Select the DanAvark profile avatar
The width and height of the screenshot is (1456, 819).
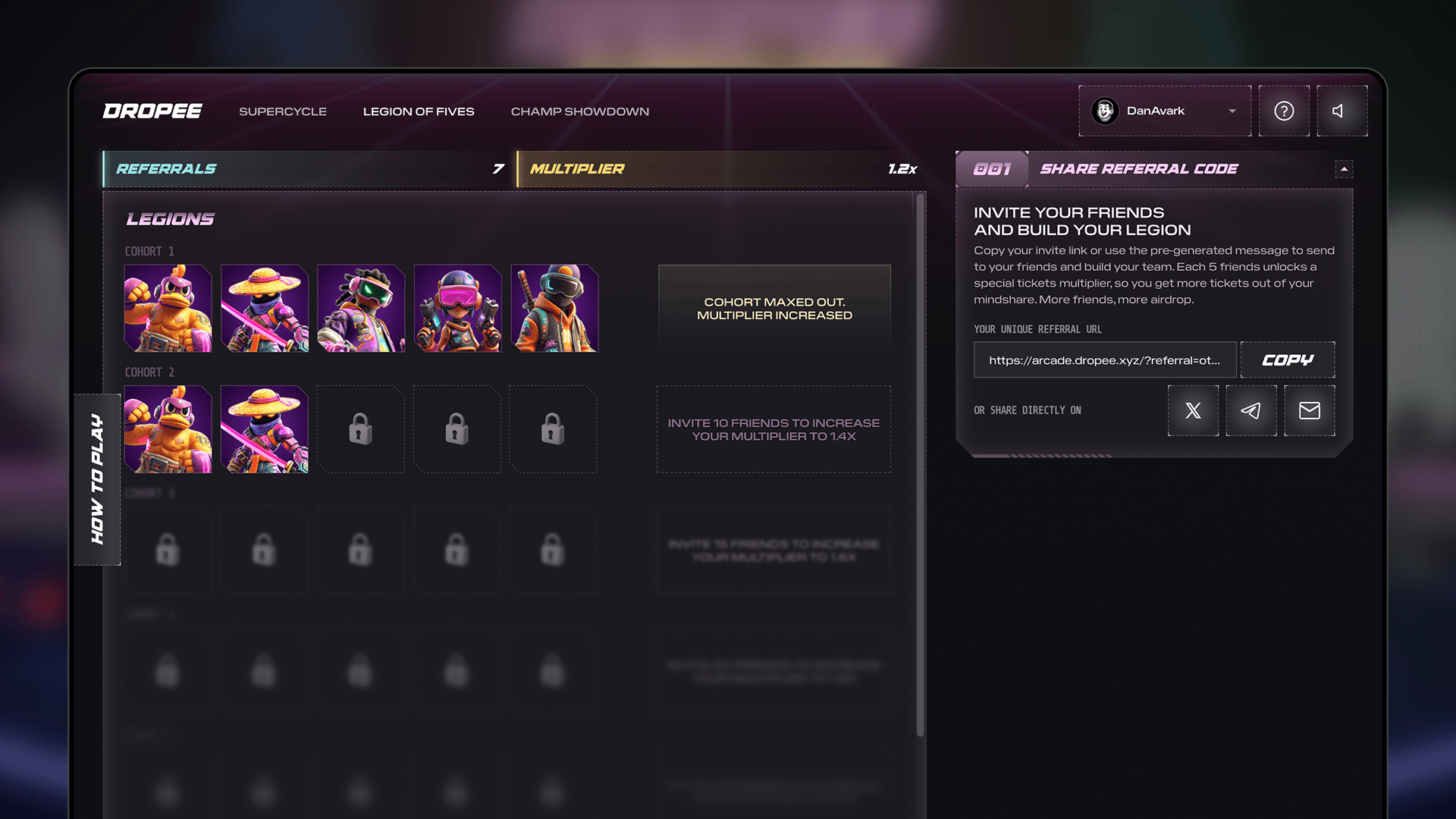coord(1105,111)
